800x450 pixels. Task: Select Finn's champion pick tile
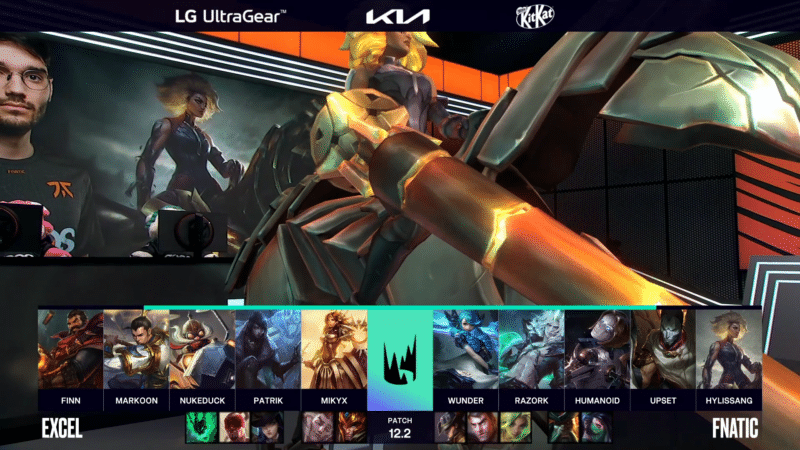point(70,350)
